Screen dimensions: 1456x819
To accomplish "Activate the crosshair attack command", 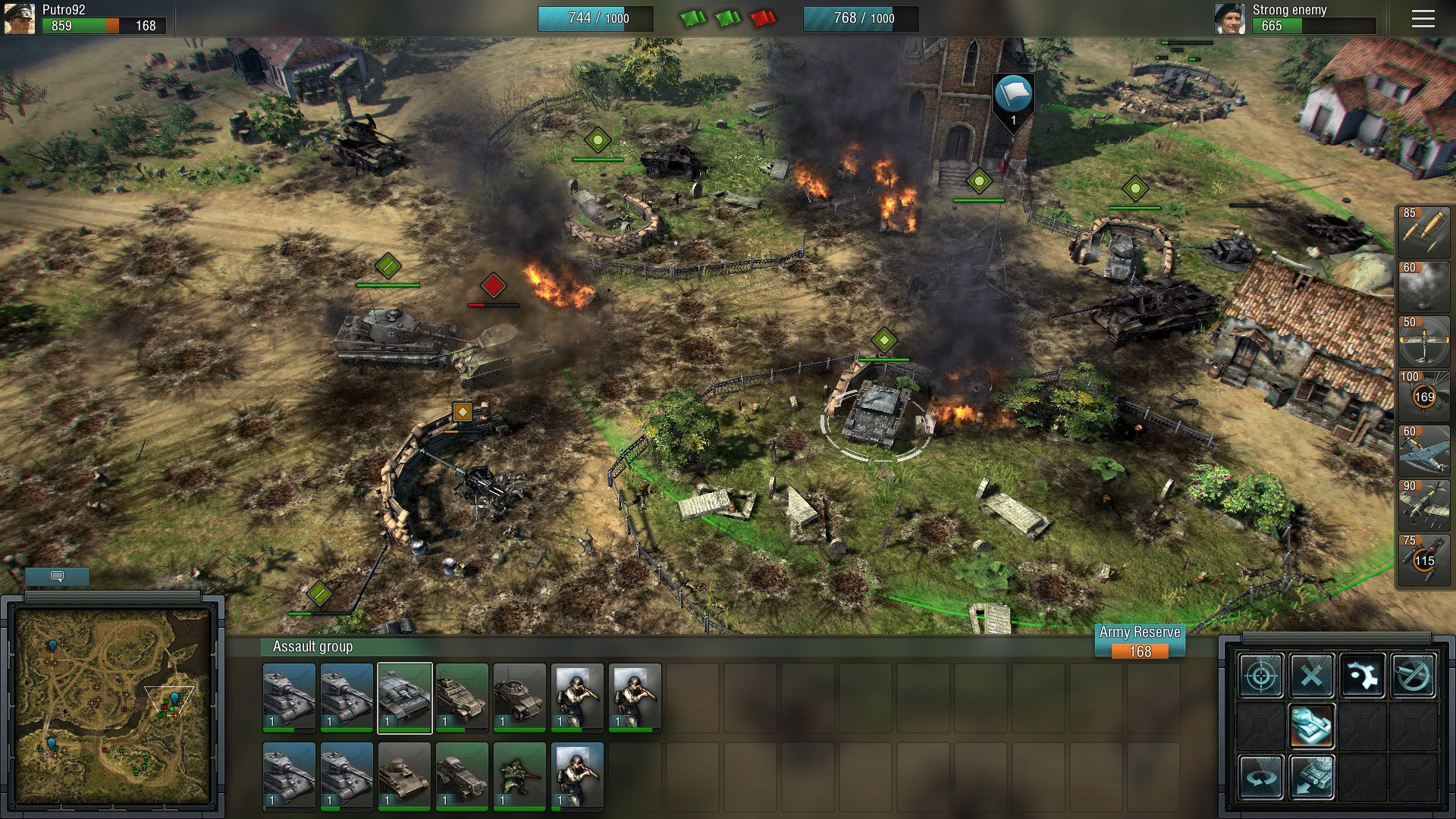I will (x=1261, y=675).
